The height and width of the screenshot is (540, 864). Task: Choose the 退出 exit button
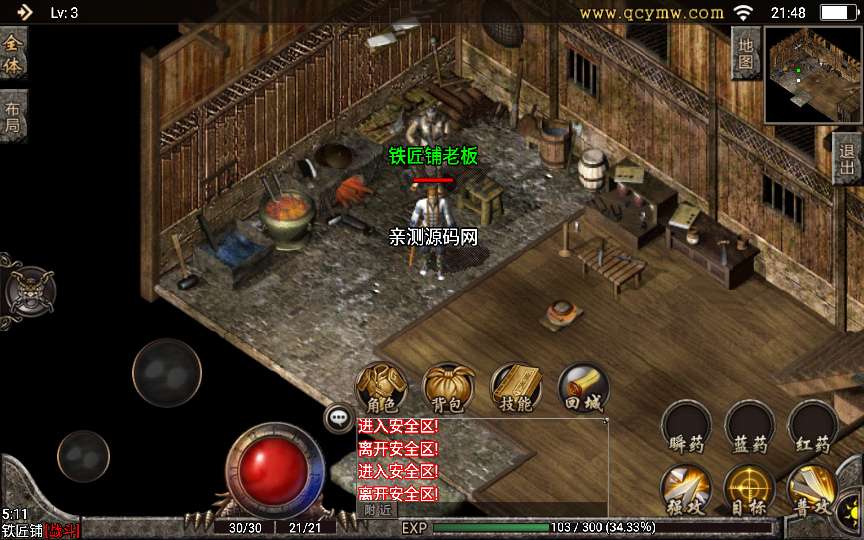847,158
